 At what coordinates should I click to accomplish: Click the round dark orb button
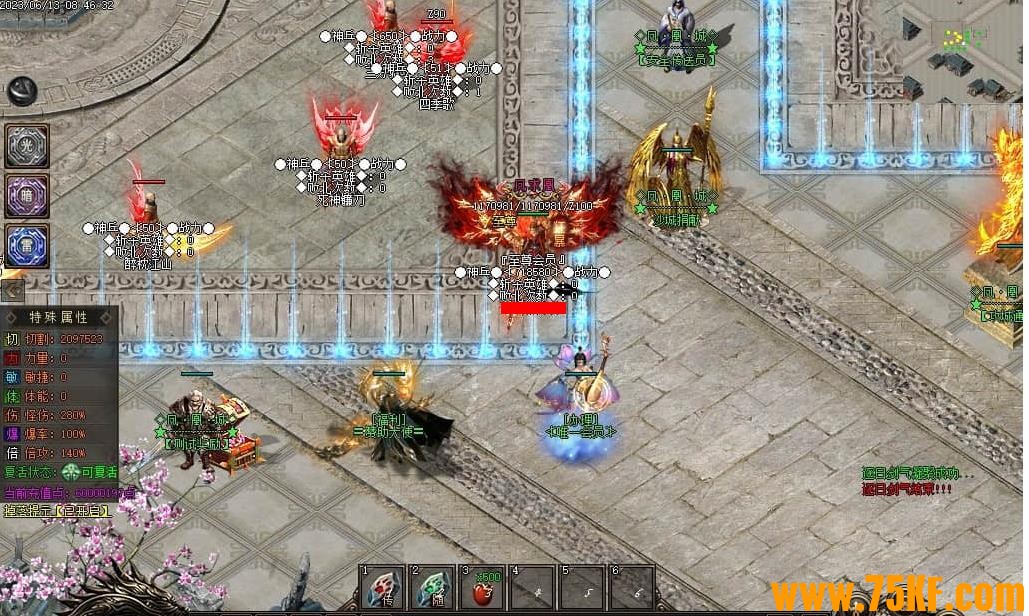coord(22,91)
